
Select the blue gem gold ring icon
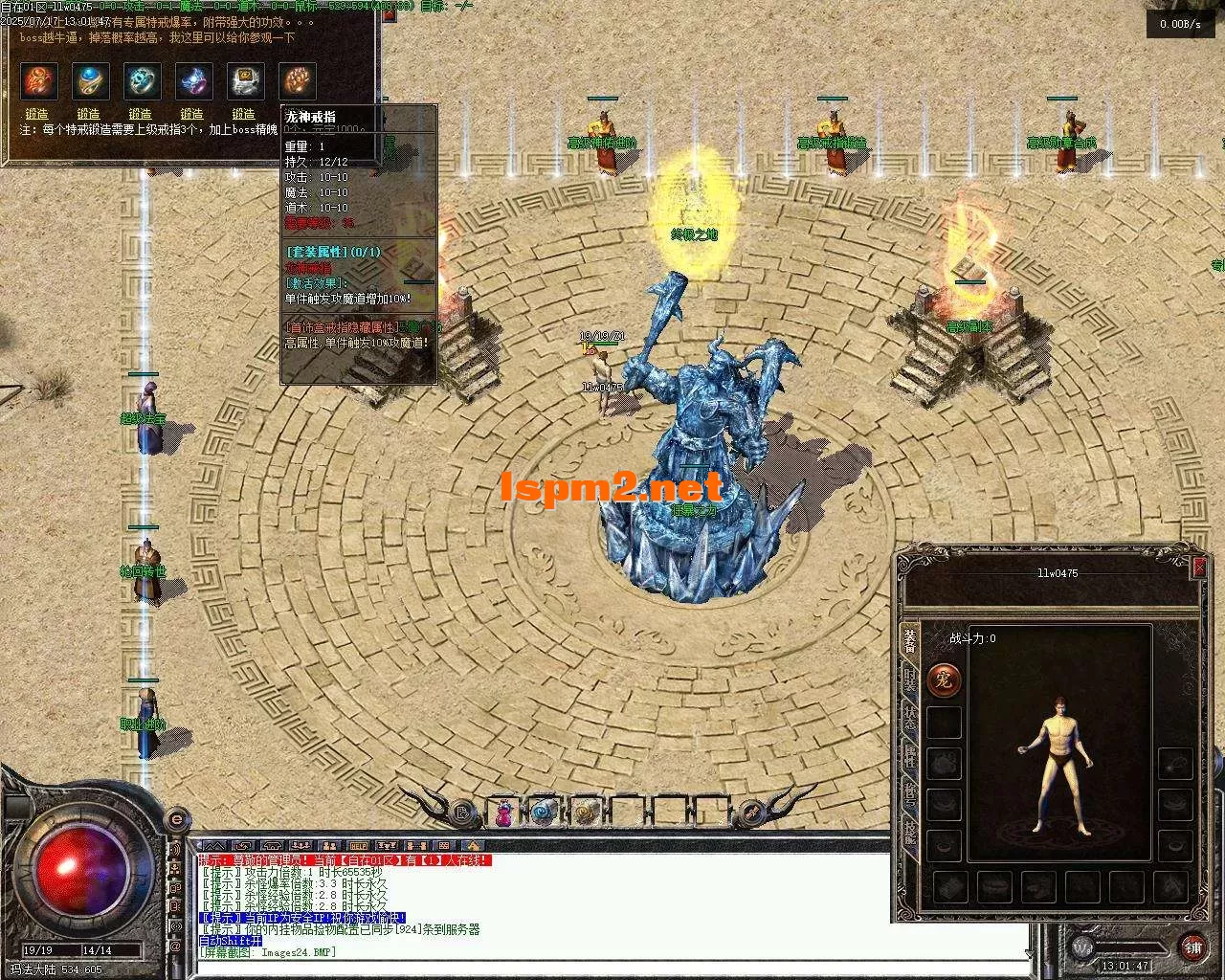click(x=91, y=81)
